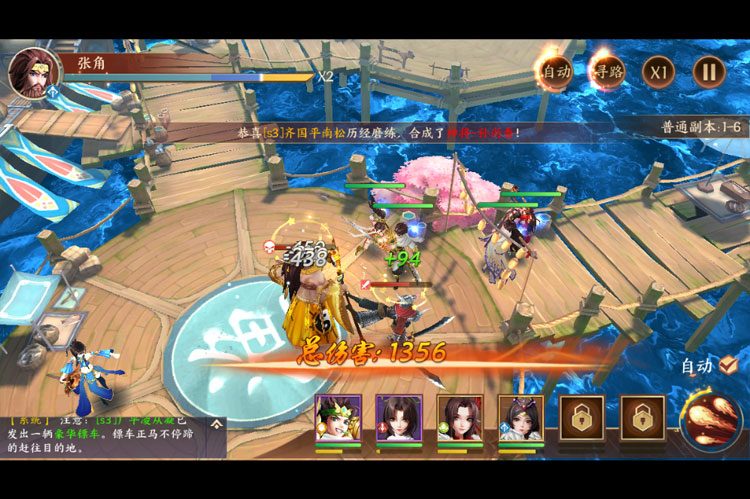Cast the fireball ultimate skill

[710, 417]
